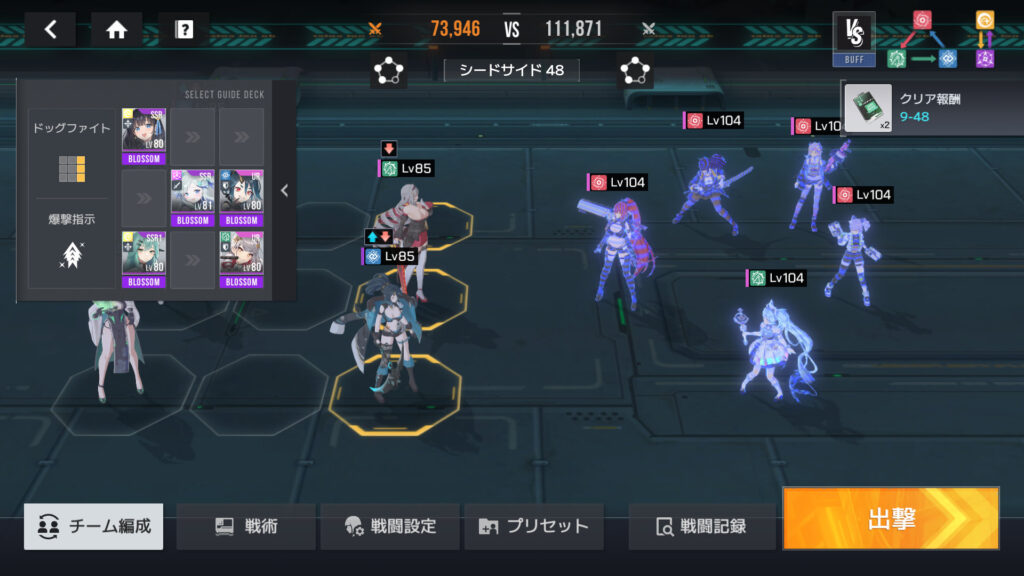Return to the home screen
The width and height of the screenshot is (1024, 576).
pos(117,29)
